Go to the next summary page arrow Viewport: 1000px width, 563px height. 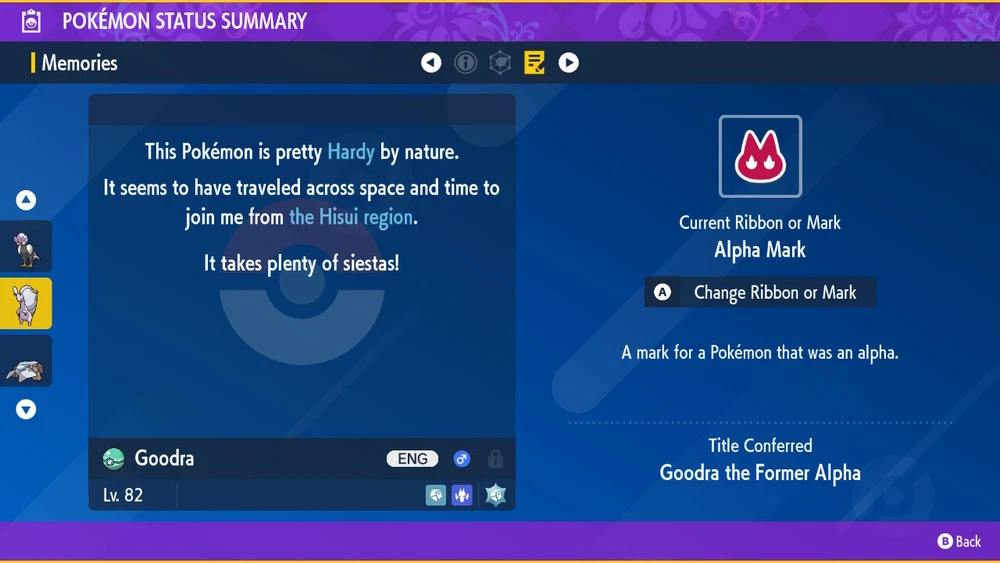569,63
